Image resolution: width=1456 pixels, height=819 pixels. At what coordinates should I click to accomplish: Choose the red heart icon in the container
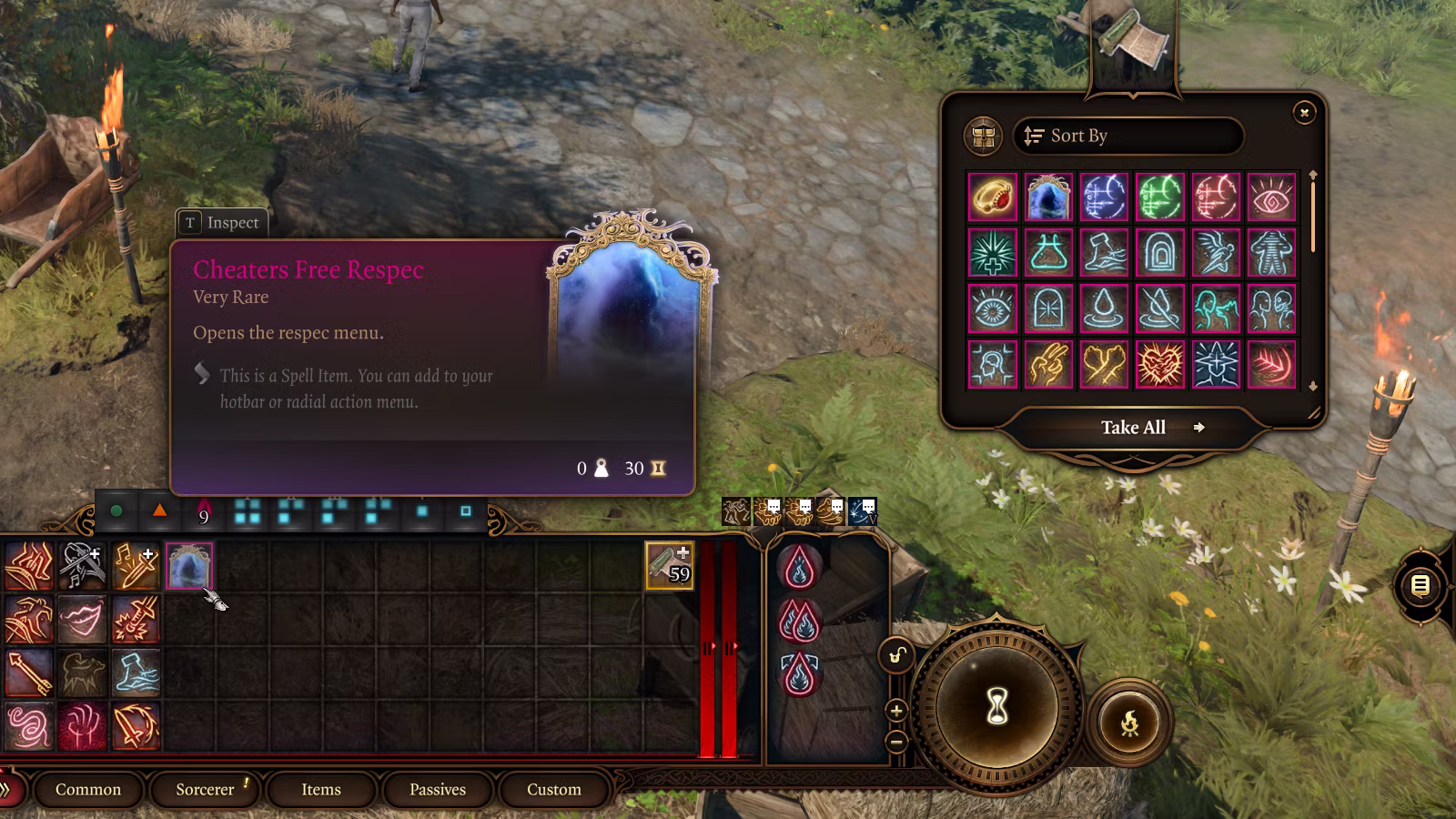[x=1160, y=365]
